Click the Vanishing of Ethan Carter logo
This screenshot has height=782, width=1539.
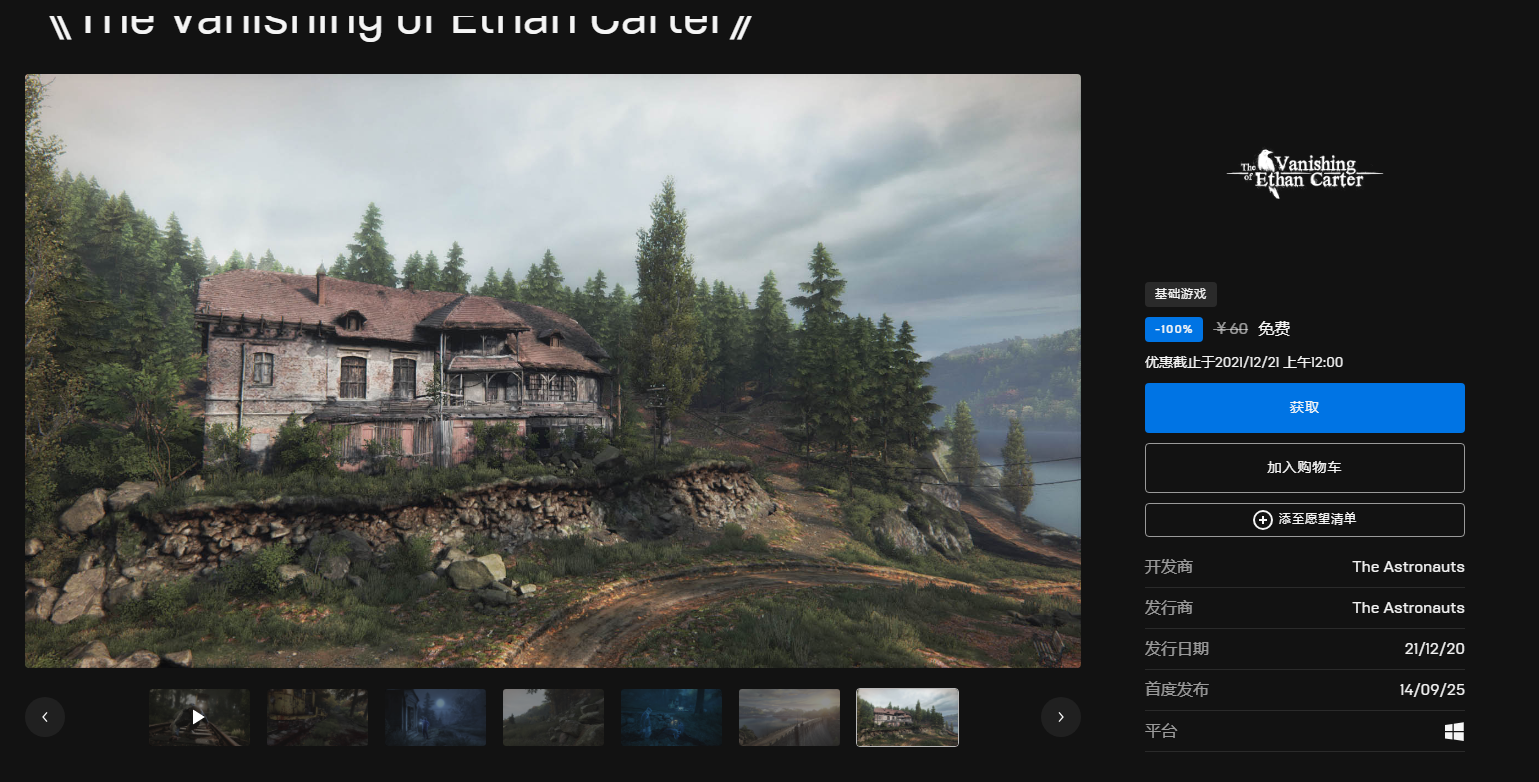1304,175
